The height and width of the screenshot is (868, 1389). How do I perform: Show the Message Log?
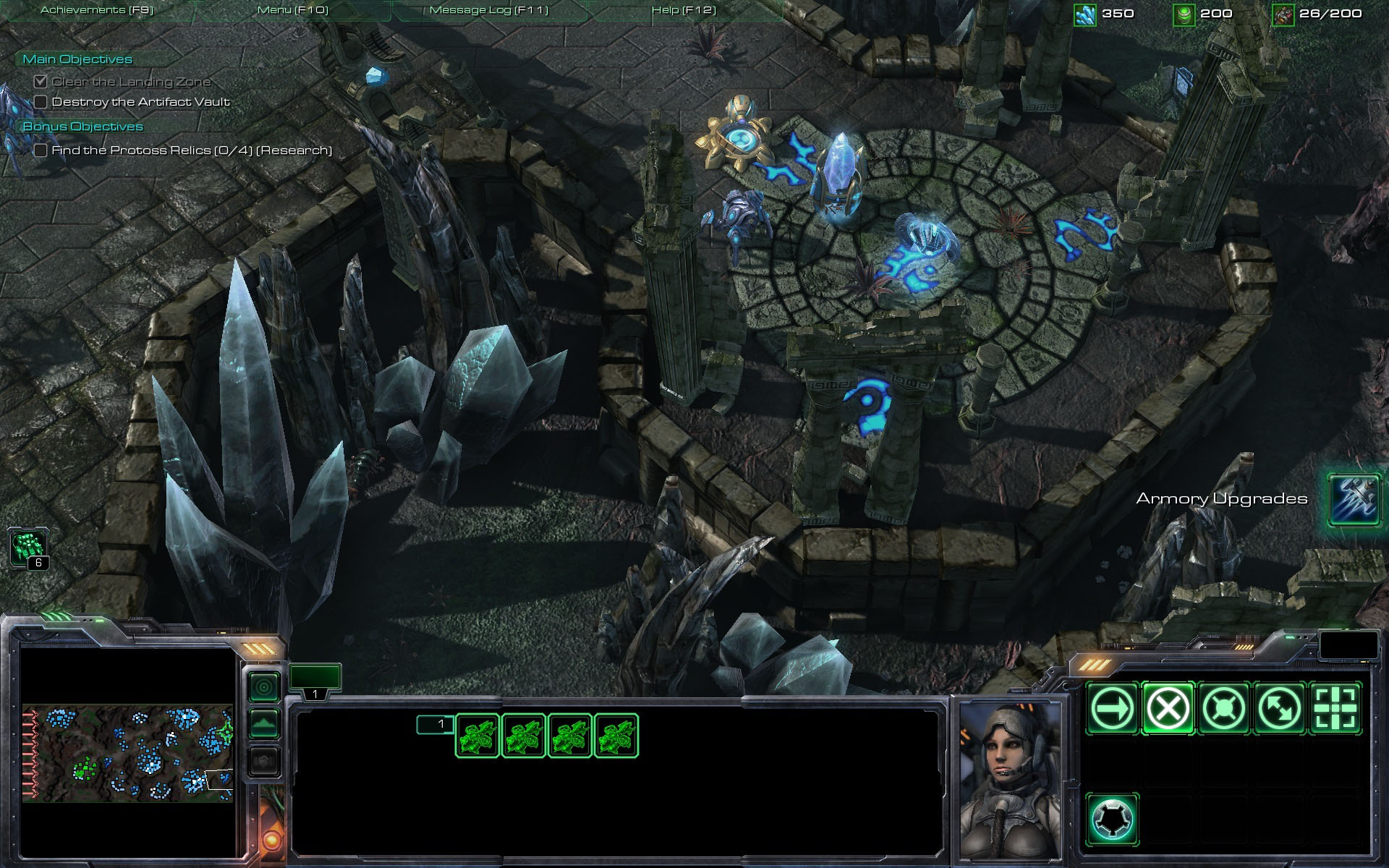click(489, 10)
